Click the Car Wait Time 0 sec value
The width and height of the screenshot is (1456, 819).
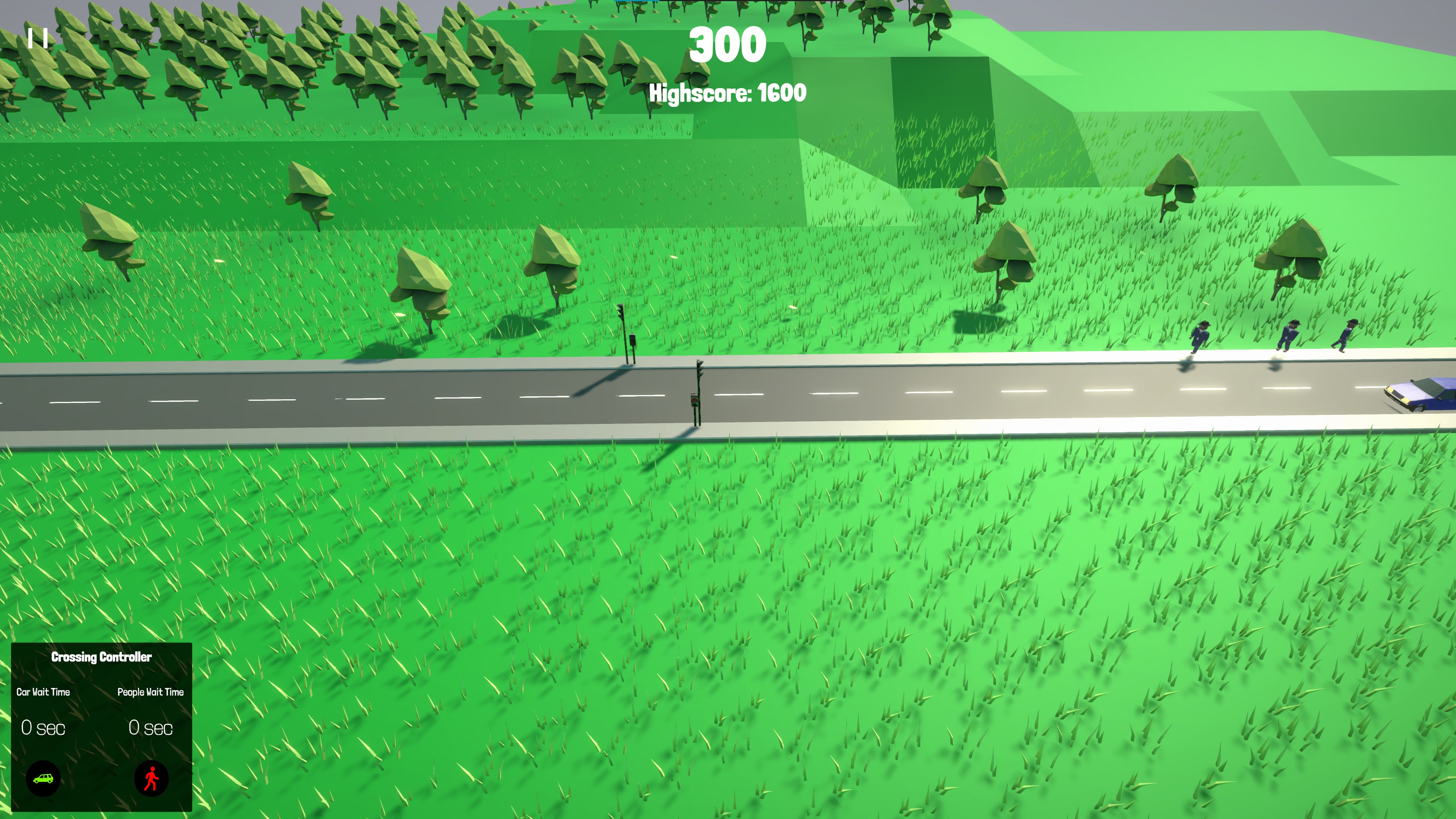coord(43,728)
